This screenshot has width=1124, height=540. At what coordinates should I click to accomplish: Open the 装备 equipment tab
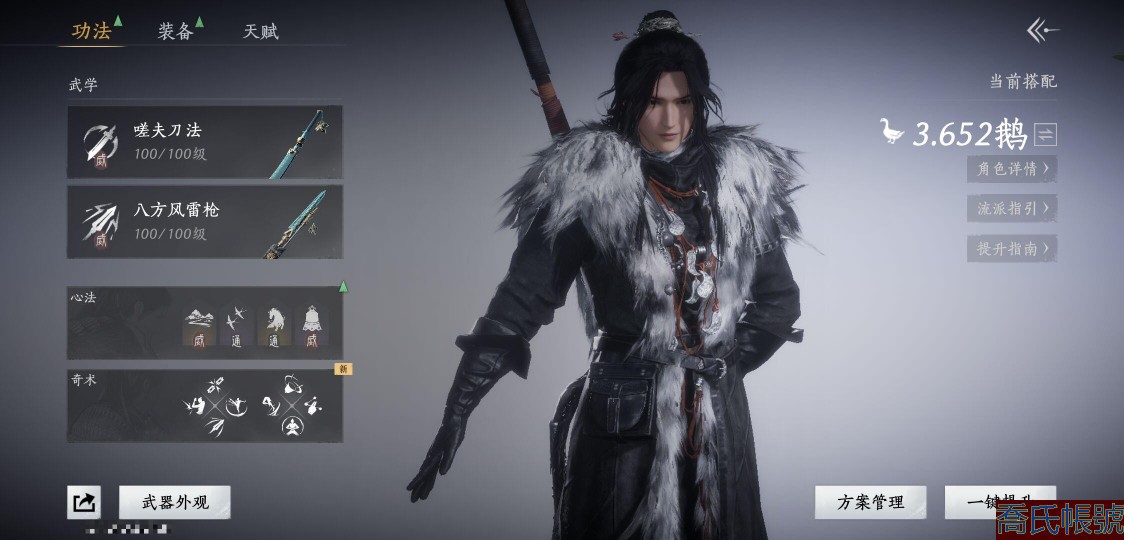175,31
